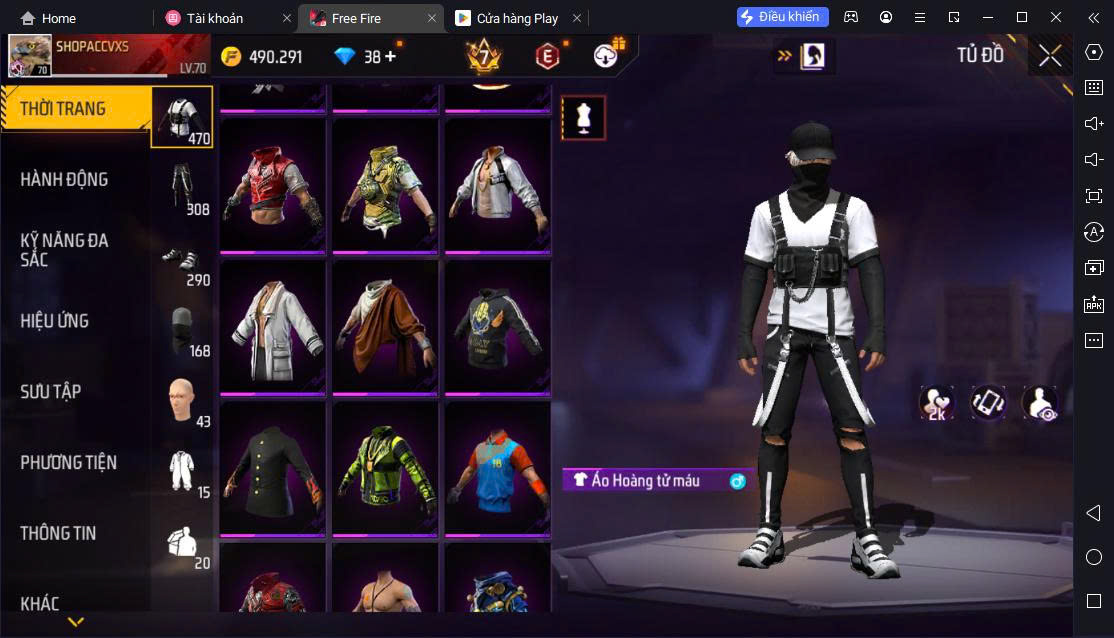Click the Điều khiển emulator button

click(x=783, y=17)
